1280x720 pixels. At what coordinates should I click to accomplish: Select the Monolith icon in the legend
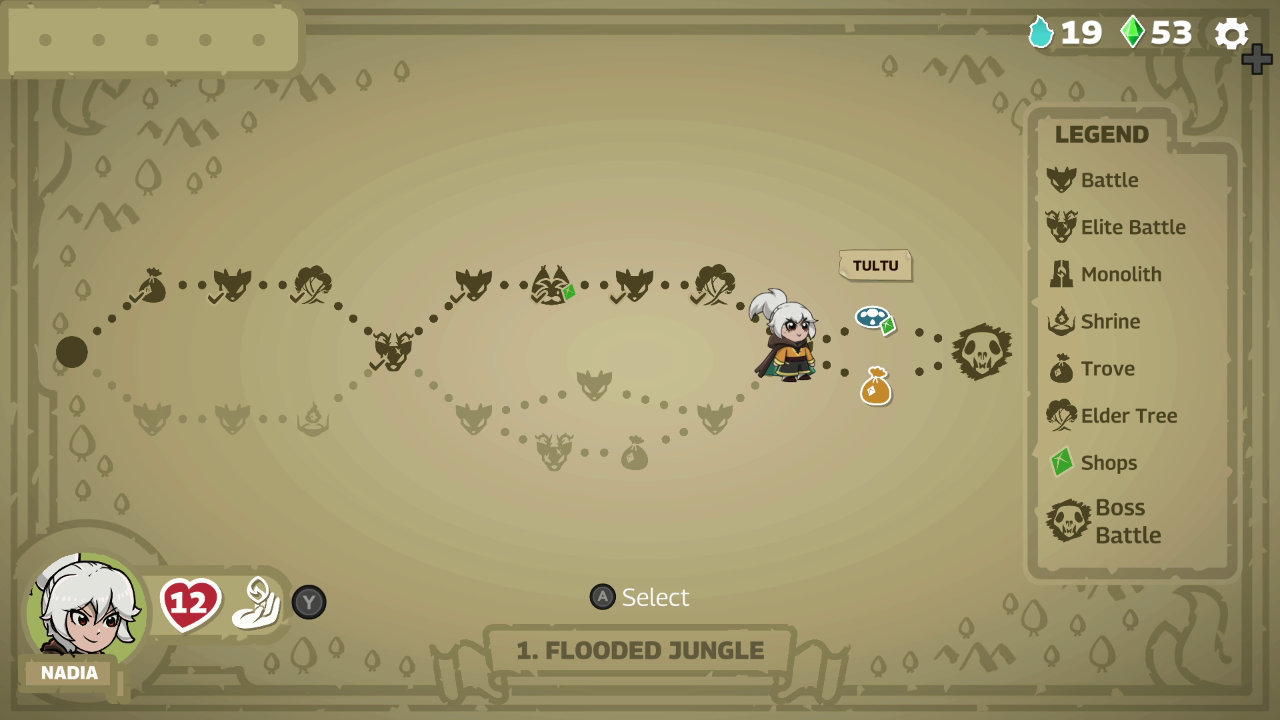pos(1063,274)
